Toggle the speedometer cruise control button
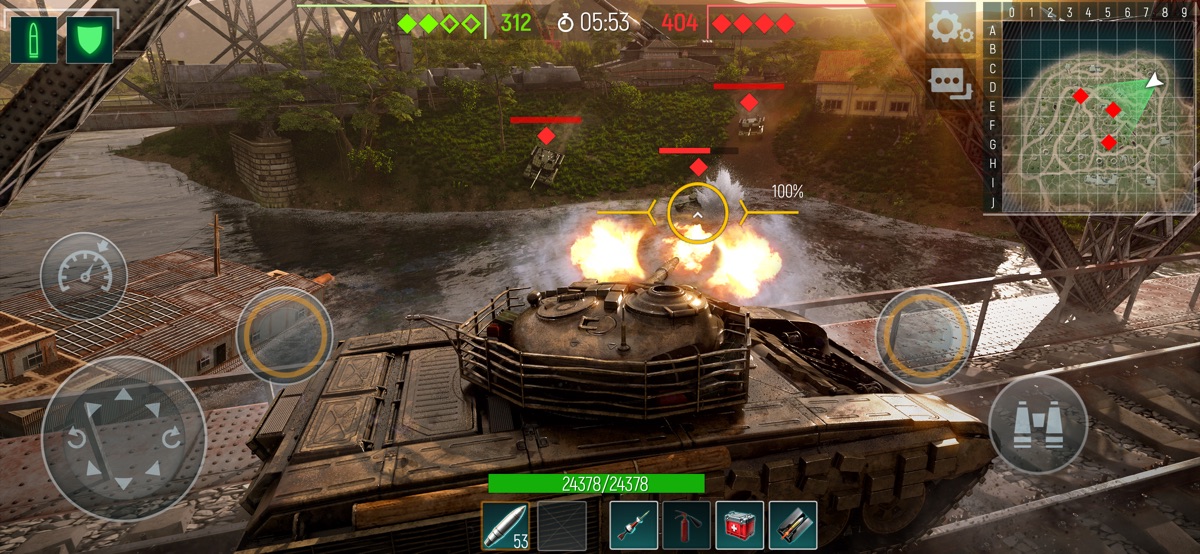 (84, 275)
